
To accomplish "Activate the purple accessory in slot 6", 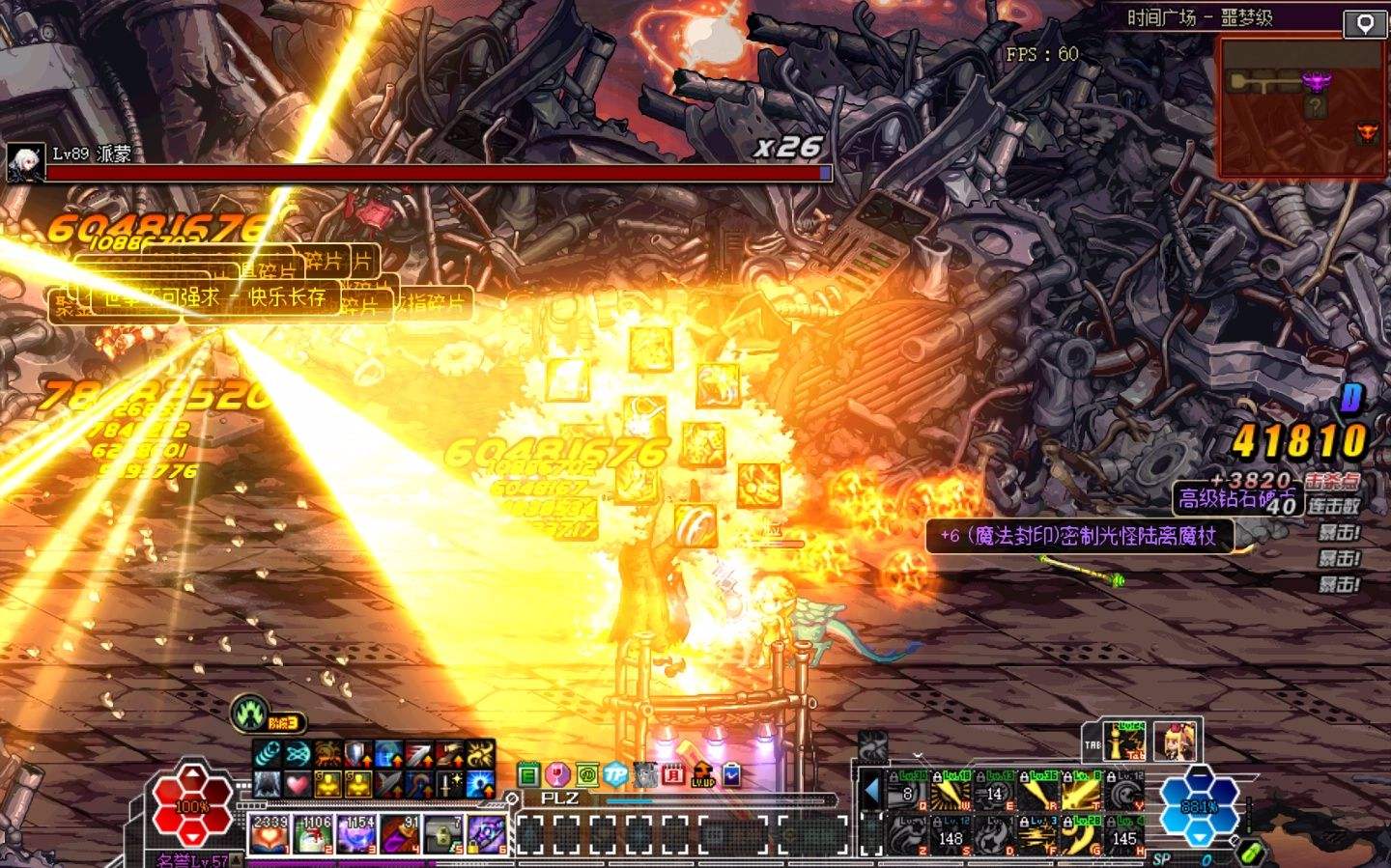I will [488, 832].
